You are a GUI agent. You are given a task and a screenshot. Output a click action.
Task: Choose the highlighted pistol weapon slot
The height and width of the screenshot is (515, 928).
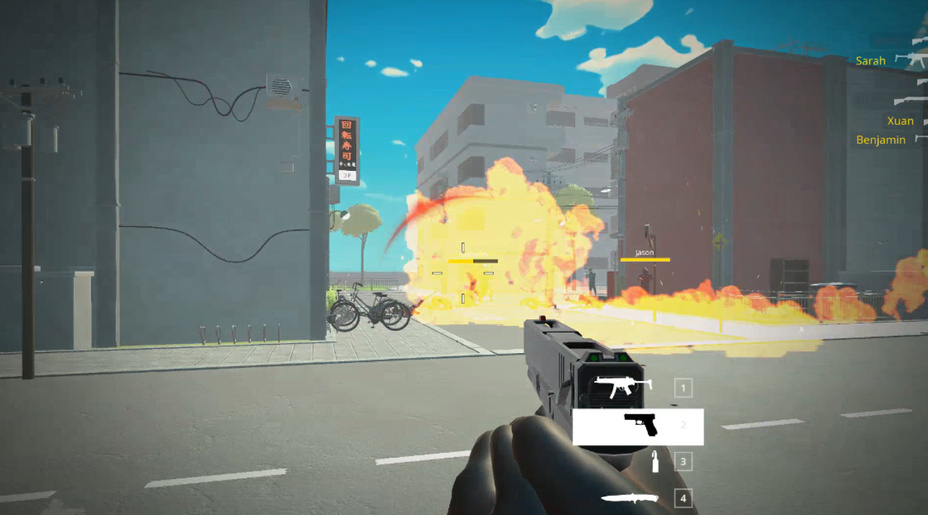pyautogui.click(x=638, y=427)
